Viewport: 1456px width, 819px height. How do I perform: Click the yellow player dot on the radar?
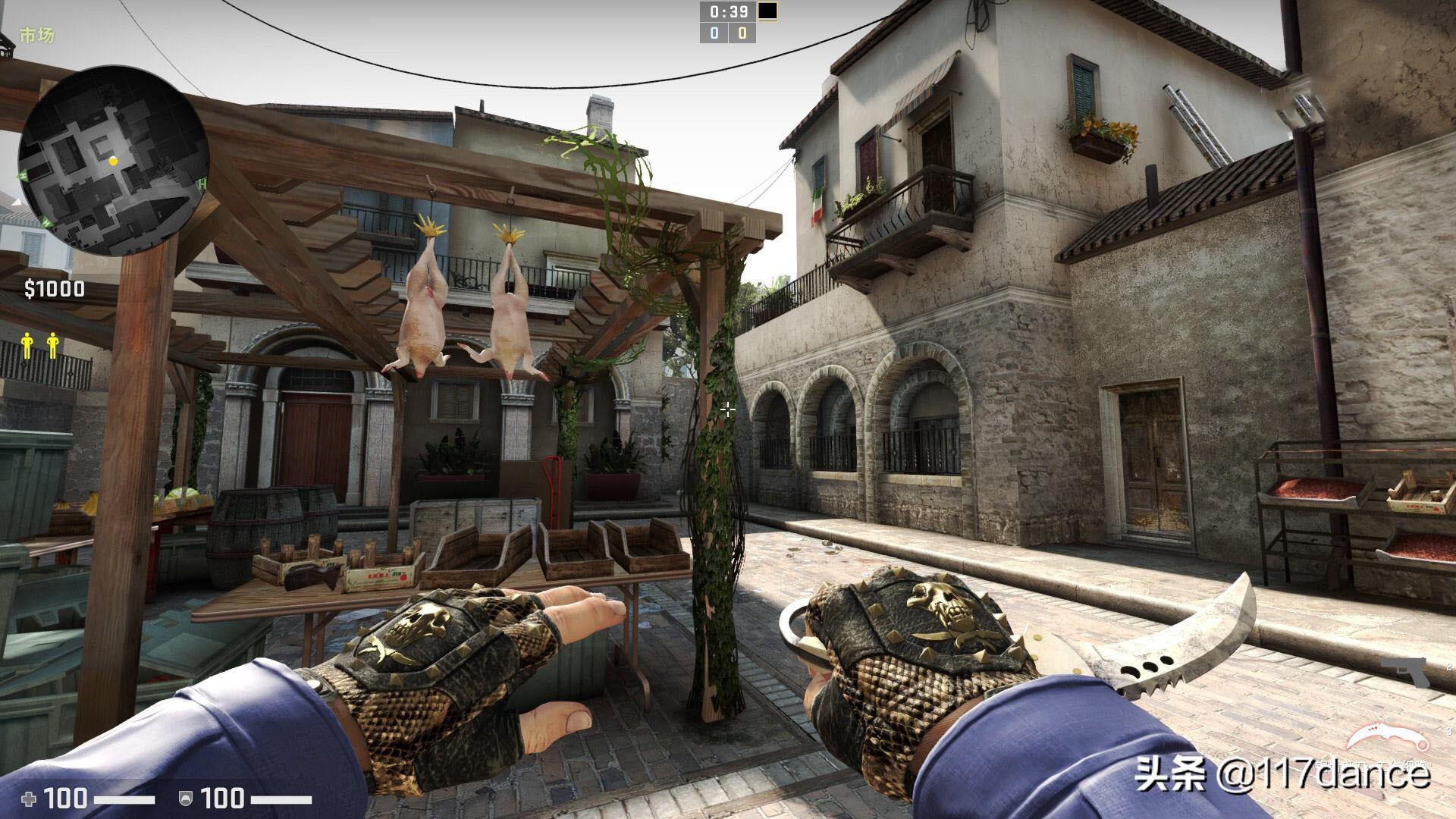tap(114, 162)
